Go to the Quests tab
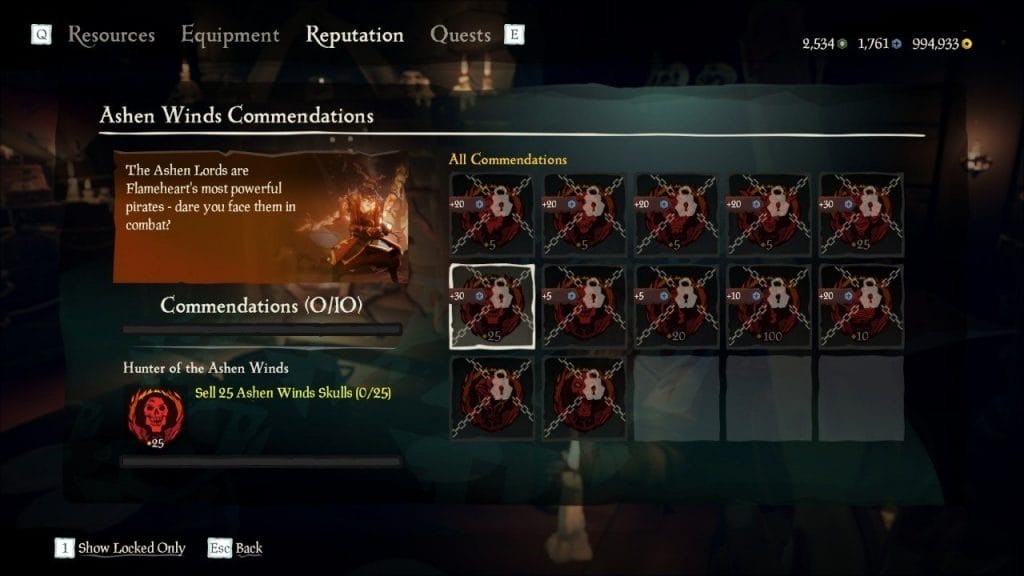Viewport: 1024px width, 576px height. (460, 35)
